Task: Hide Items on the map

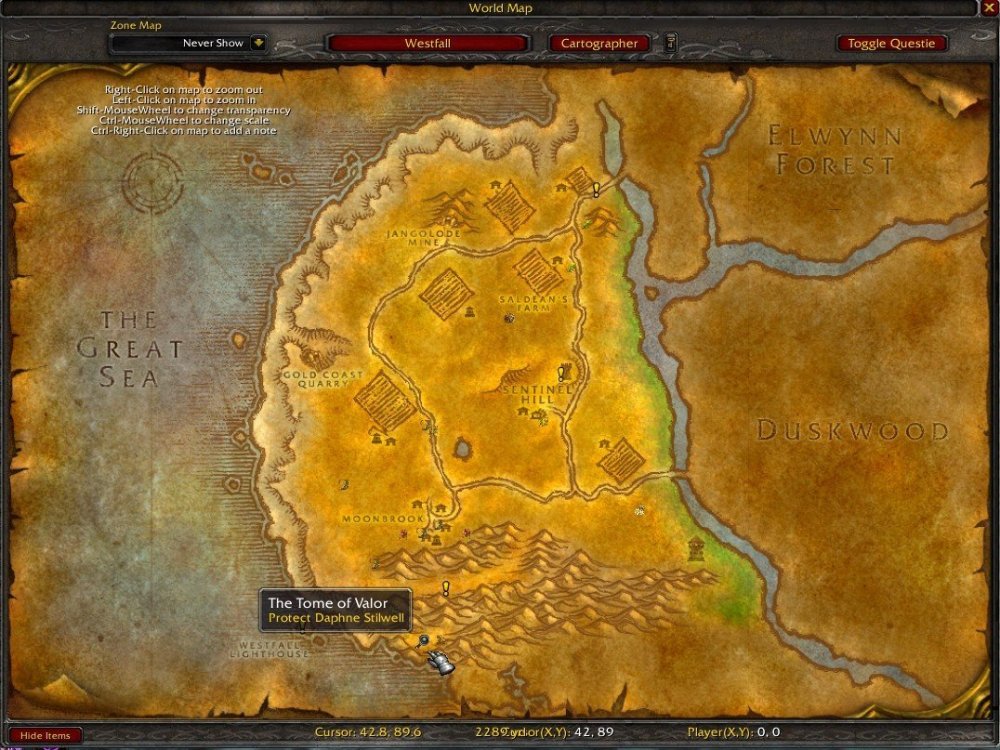Action: (44, 736)
